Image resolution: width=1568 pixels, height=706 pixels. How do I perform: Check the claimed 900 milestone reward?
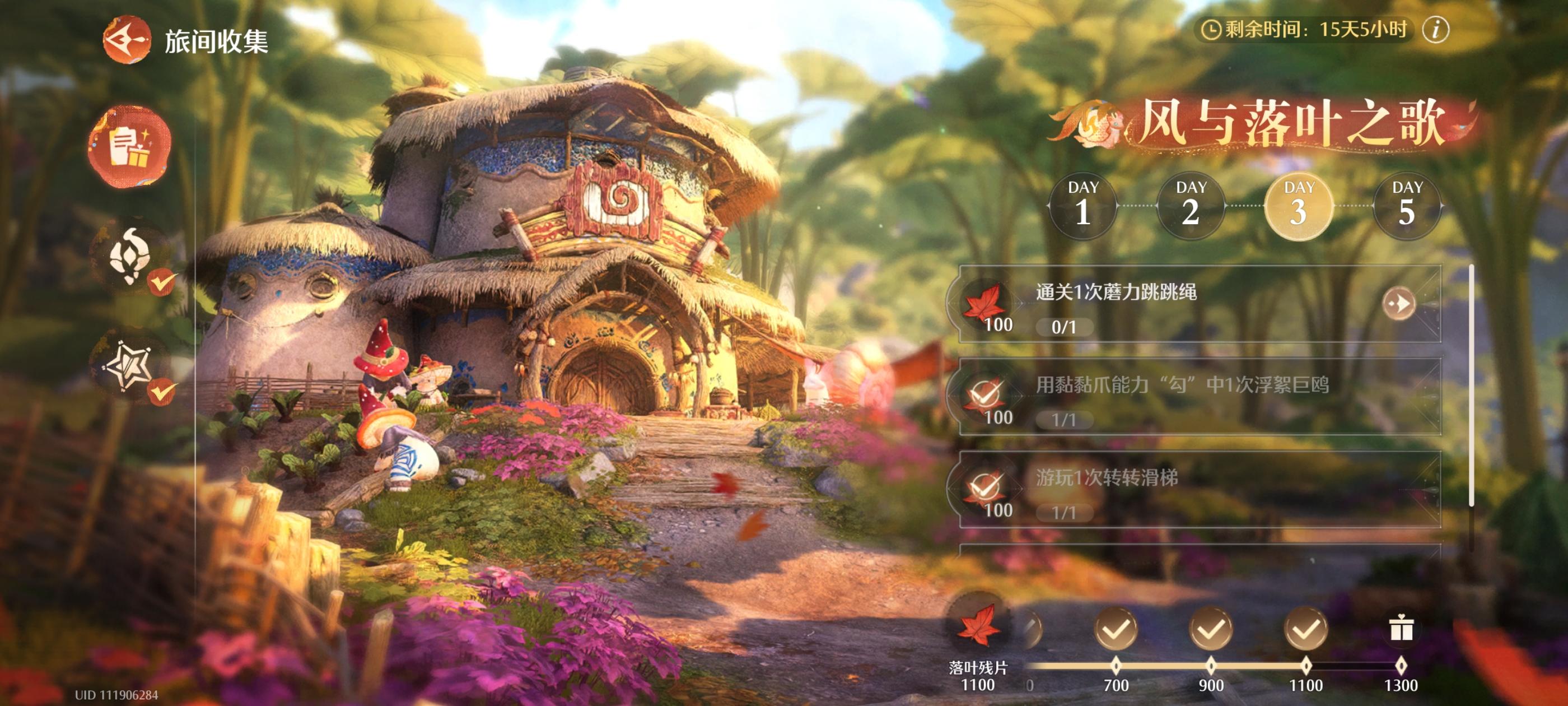point(1211,629)
